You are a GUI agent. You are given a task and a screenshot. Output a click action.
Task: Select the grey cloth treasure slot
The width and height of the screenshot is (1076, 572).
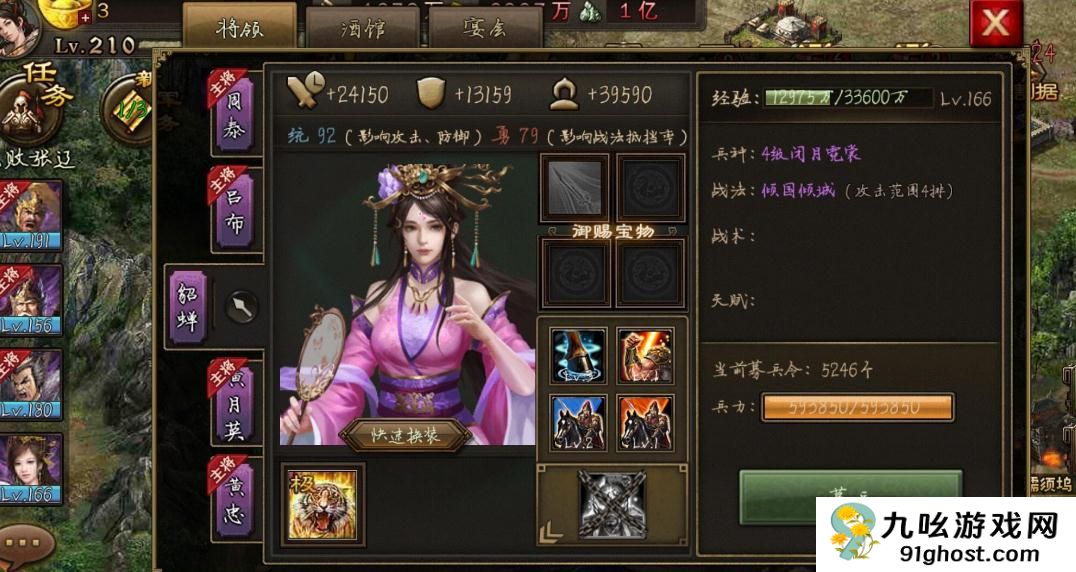pos(574,187)
